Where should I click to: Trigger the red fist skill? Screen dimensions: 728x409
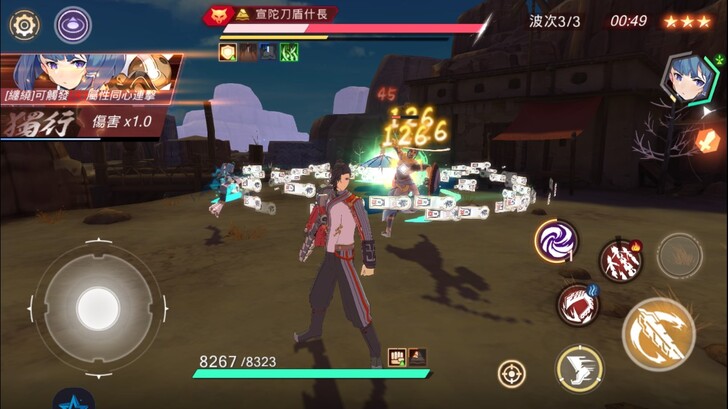click(577, 304)
